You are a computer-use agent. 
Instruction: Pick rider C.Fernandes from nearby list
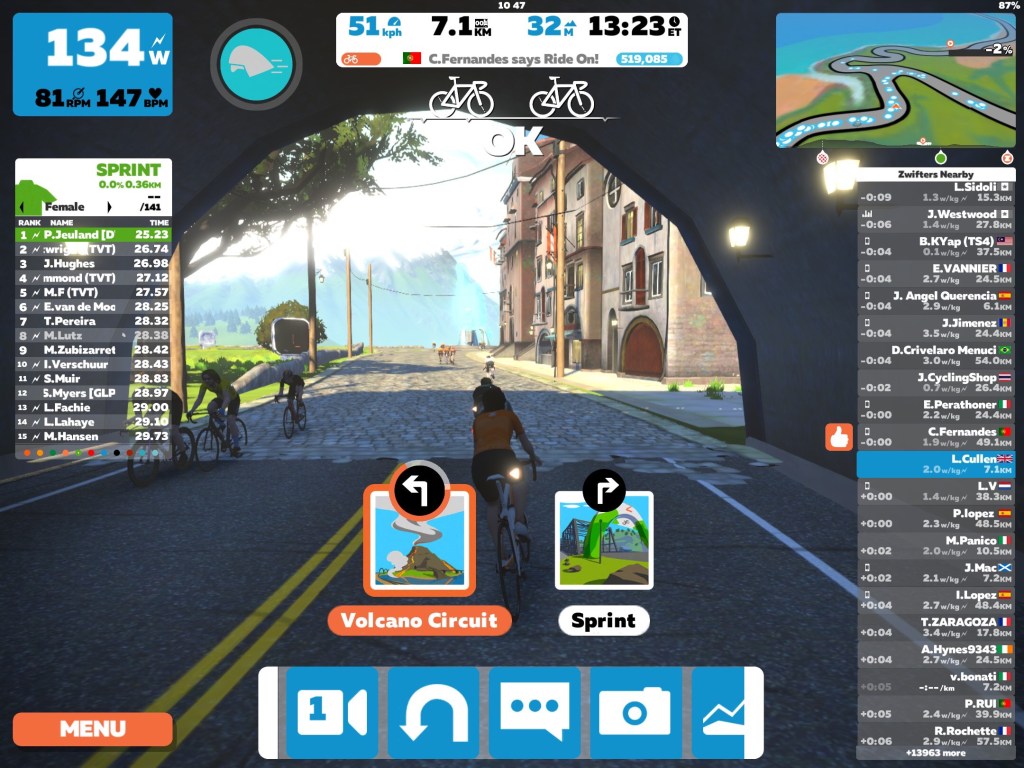[935, 437]
